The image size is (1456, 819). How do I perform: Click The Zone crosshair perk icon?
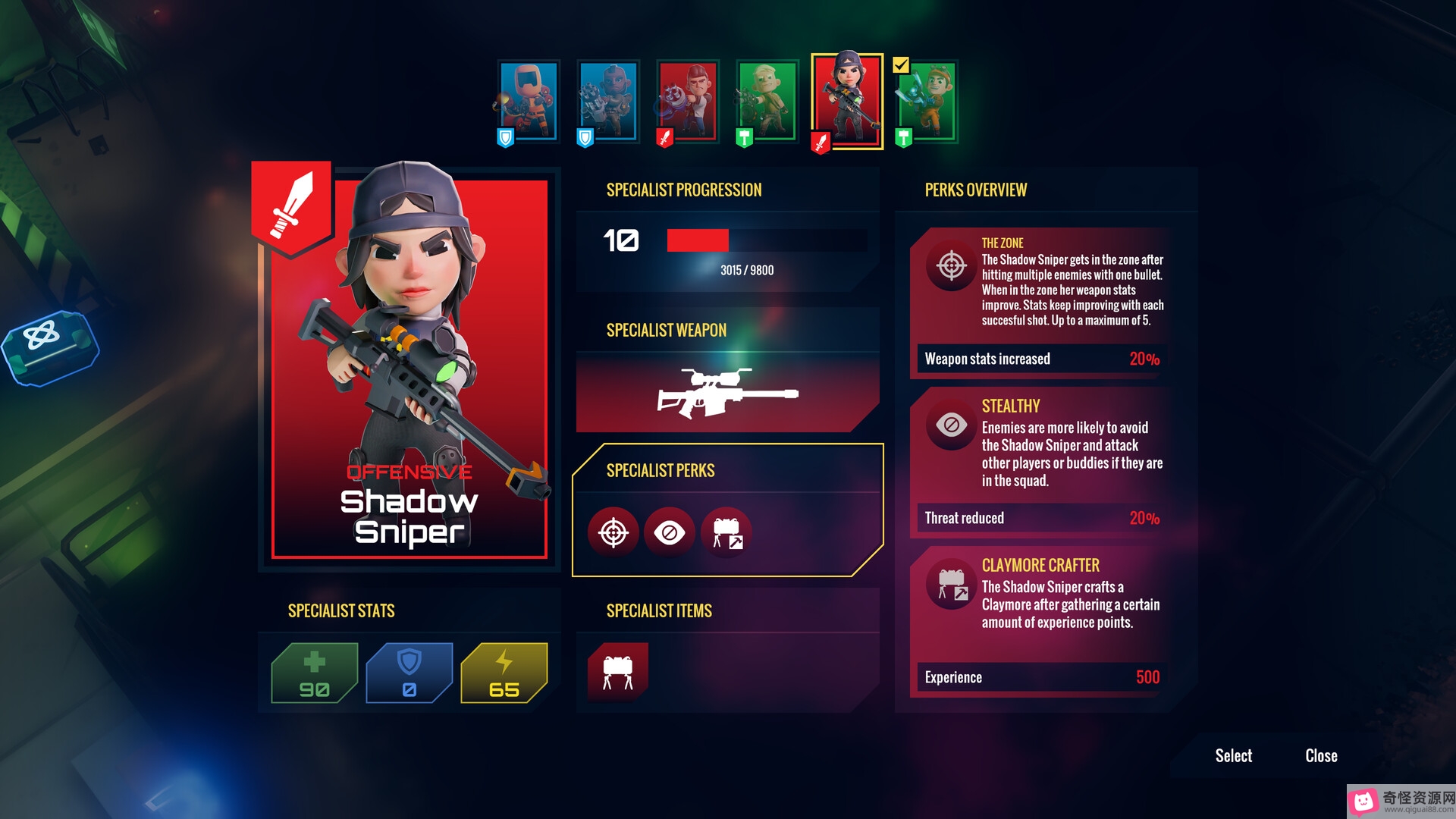[x=613, y=533]
